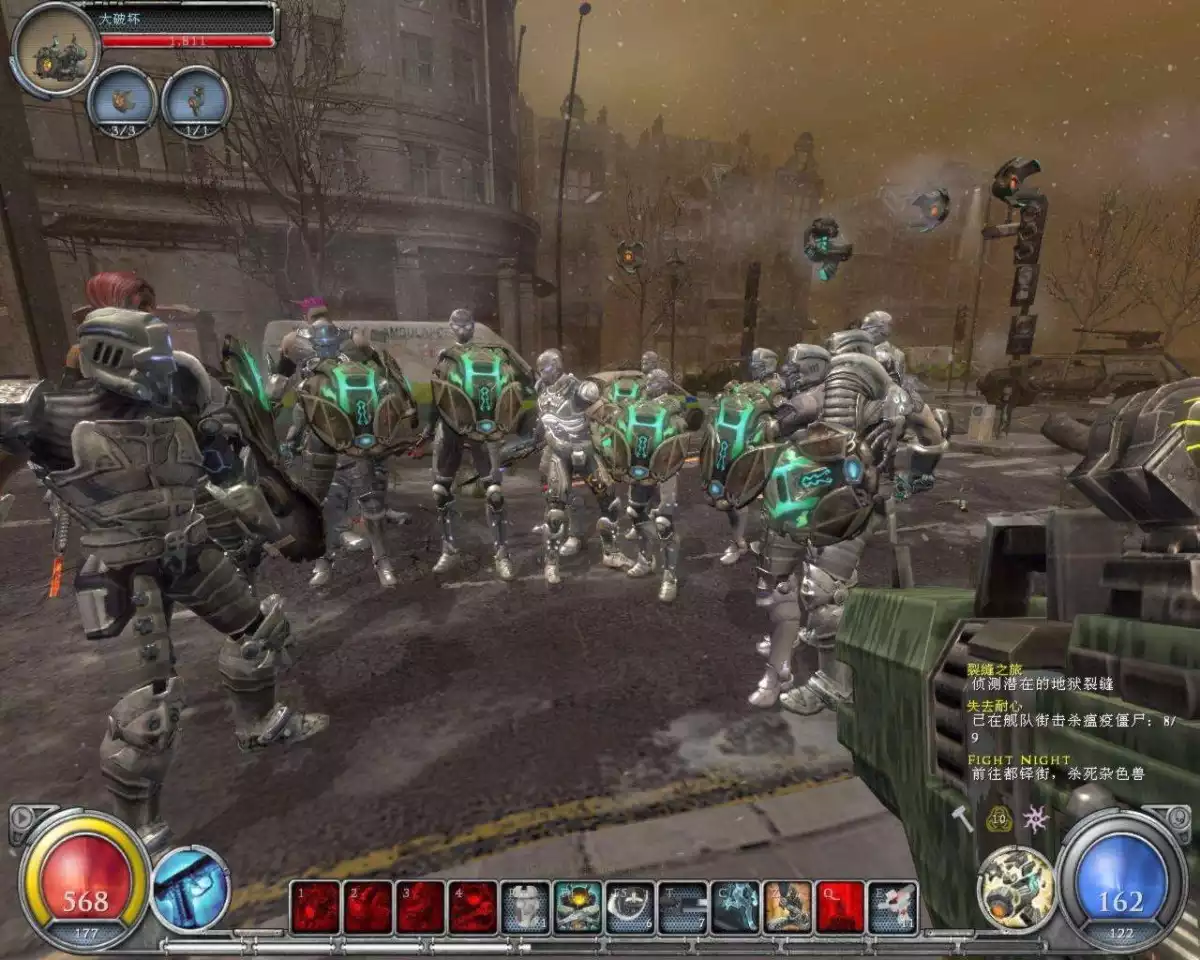Activate hotbar slot 2 red skill
This screenshot has width=1200, height=960.
pos(368,907)
